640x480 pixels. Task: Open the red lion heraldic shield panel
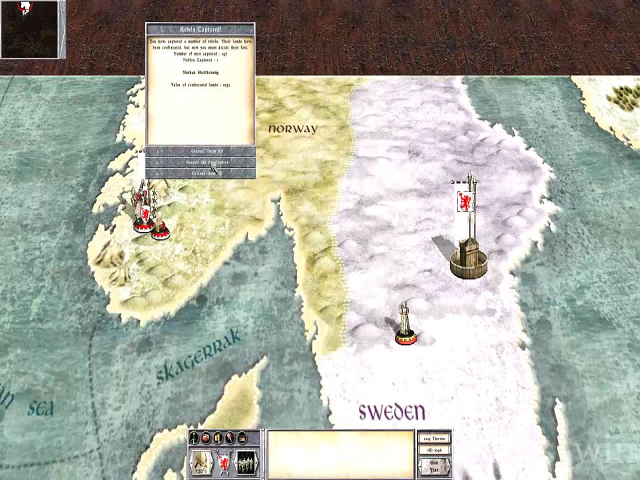(224, 462)
